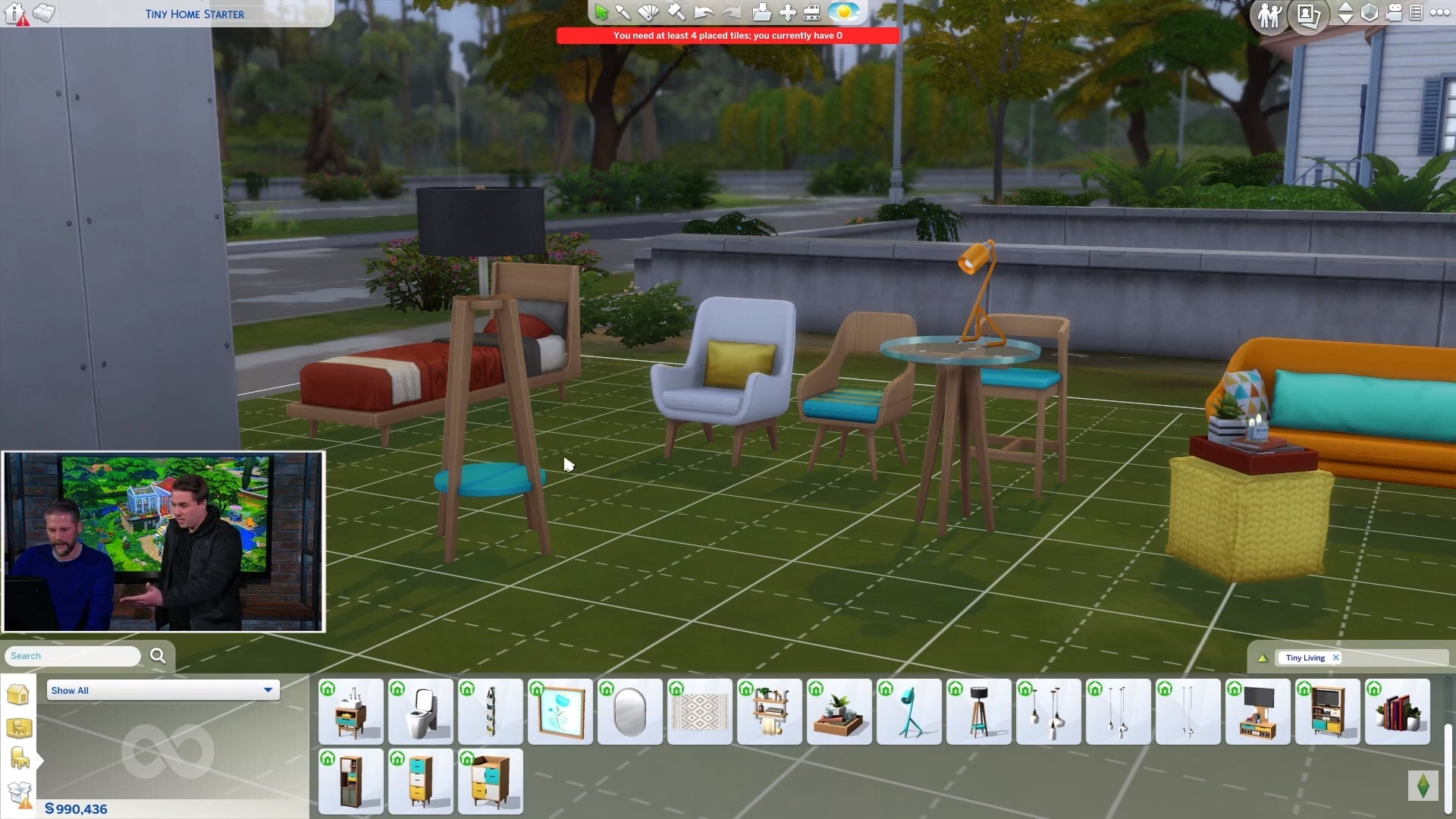Choose the design swatch tool
The width and height of the screenshot is (1456, 819).
pyautogui.click(x=648, y=12)
